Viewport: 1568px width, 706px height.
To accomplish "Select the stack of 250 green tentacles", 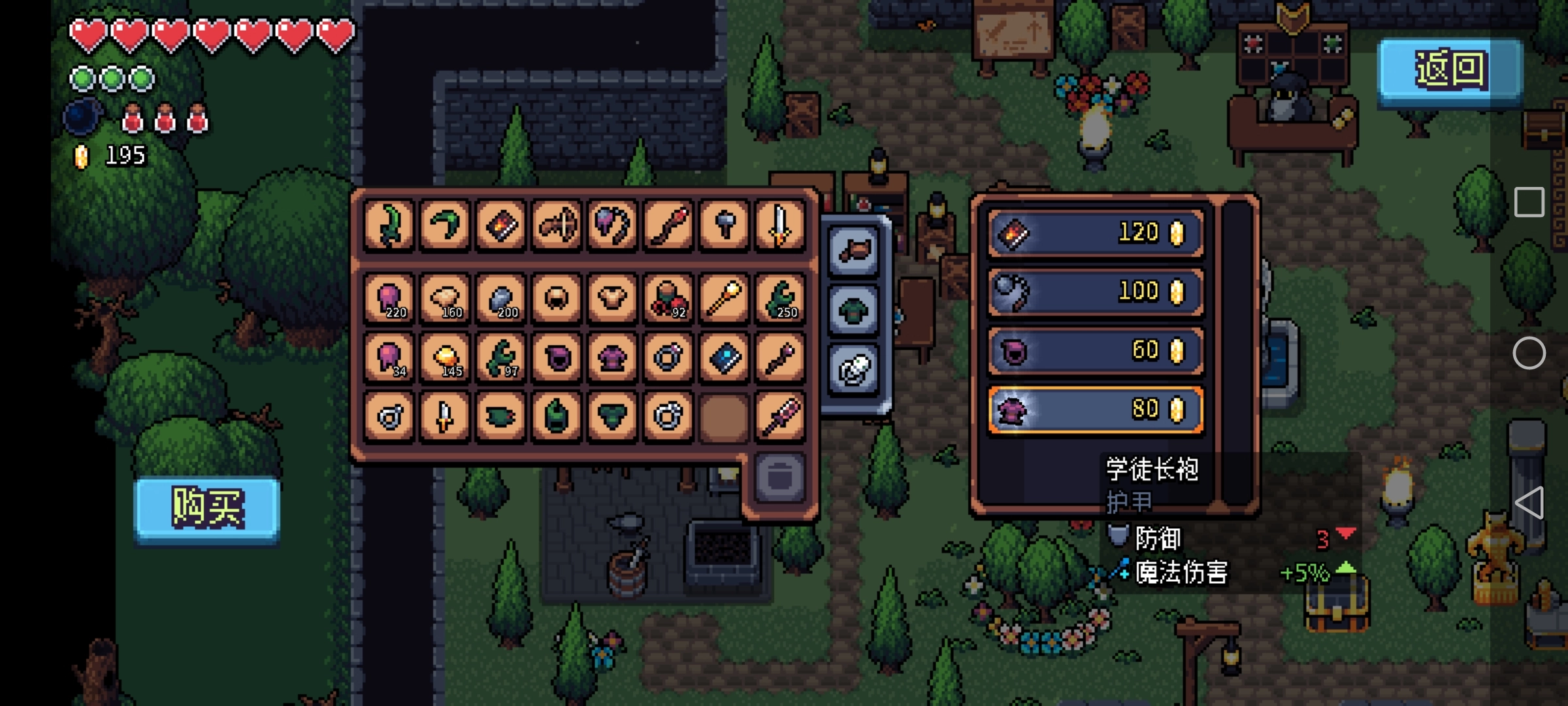I will click(x=779, y=299).
